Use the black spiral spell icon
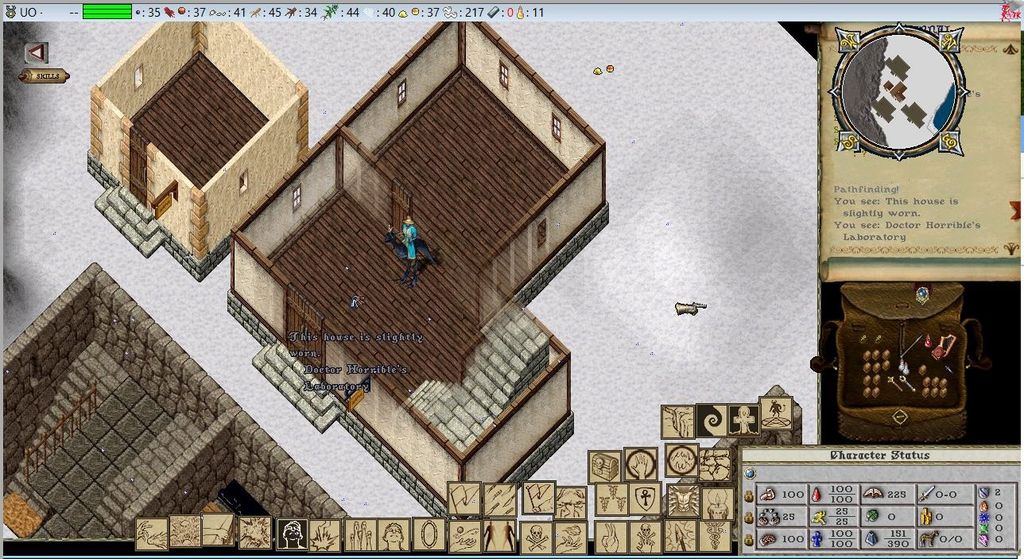The width and height of the screenshot is (1024, 559). (712, 420)
